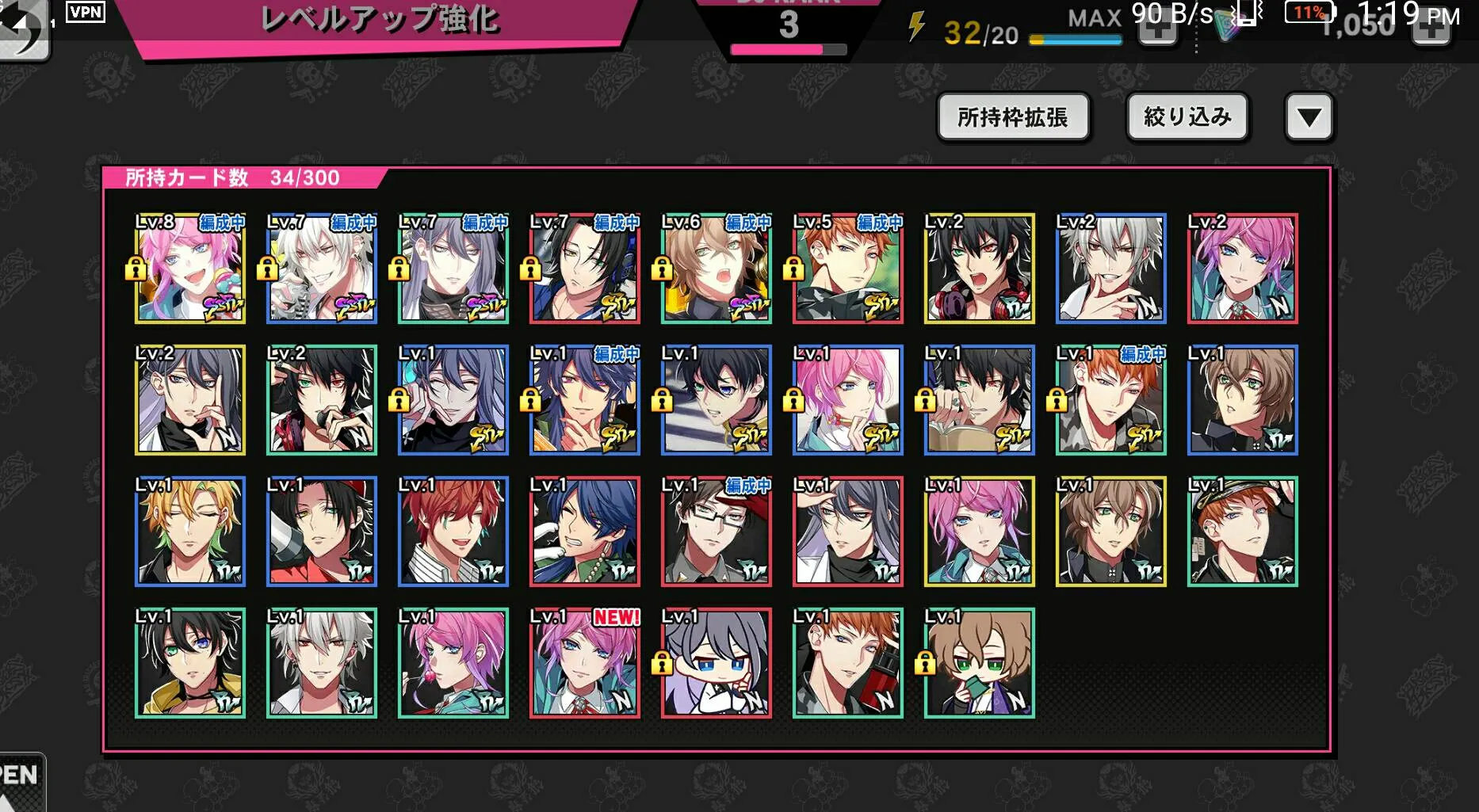Open the 所持枠拡張 card slot expansion
Viewport: 1479px width, 812px height.
[1013, 117]
